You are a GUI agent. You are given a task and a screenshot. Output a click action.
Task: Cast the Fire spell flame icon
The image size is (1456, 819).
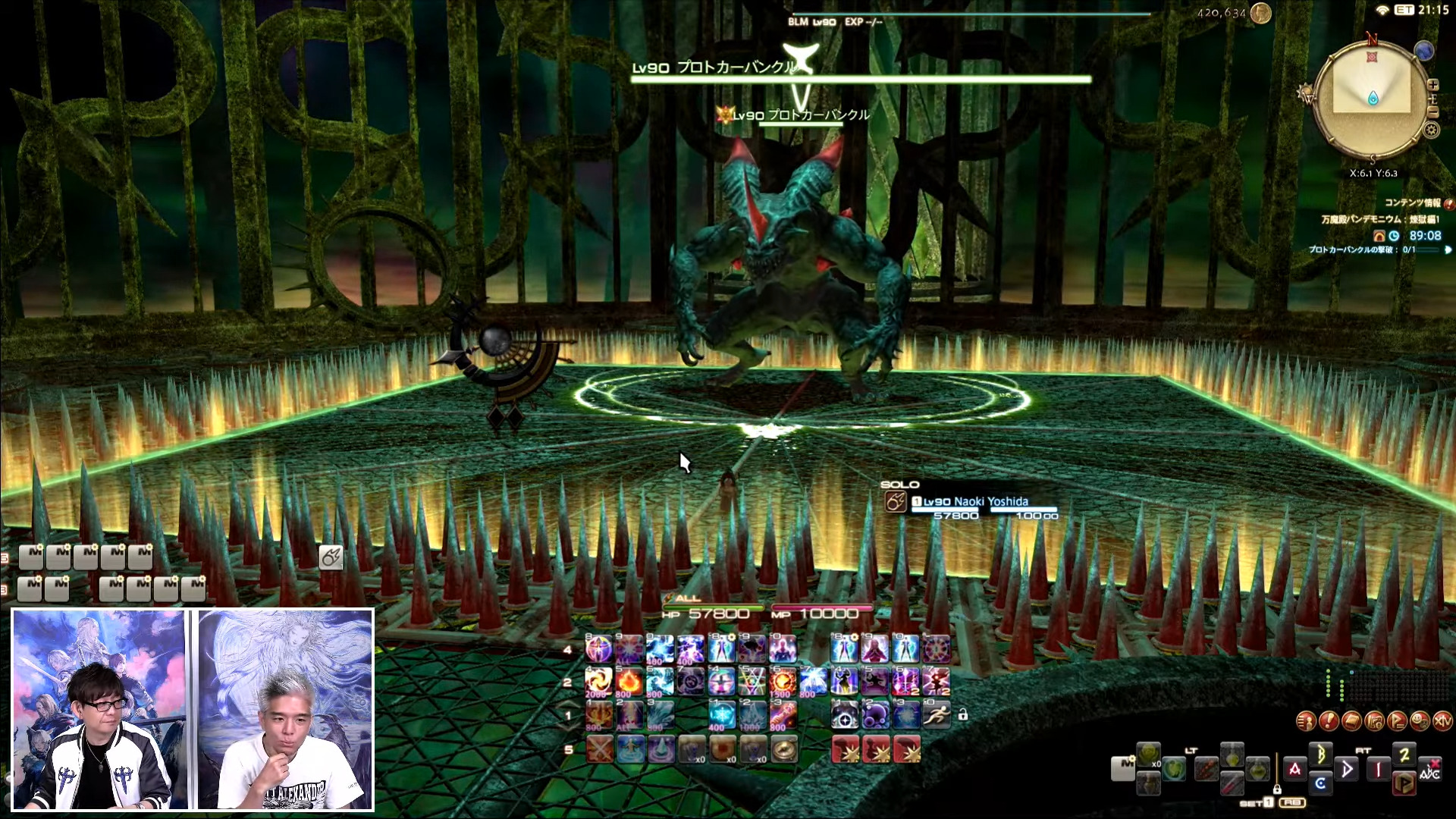[629, 682]
